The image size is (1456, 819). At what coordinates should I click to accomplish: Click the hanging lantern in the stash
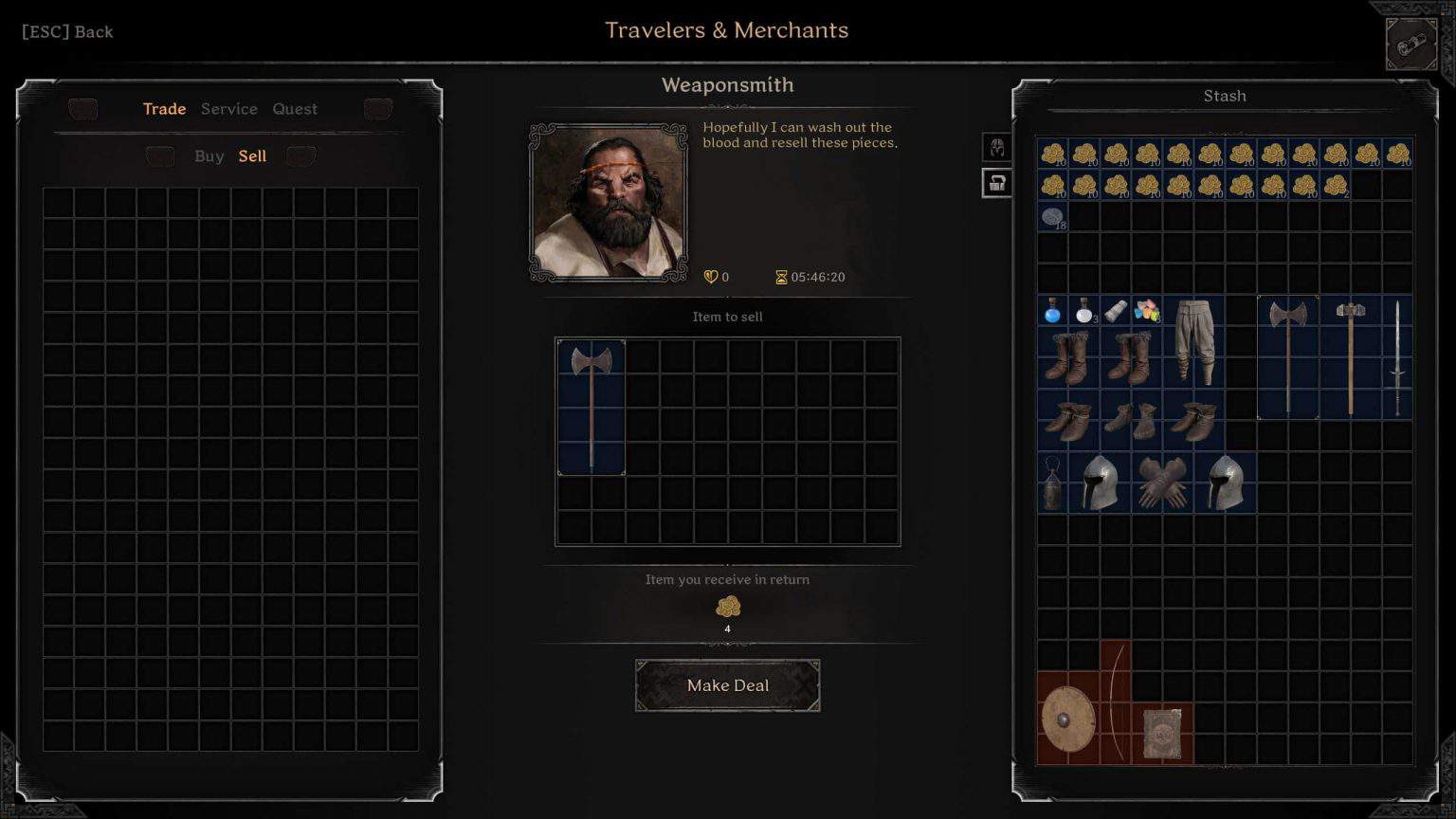click(x=1054, y=482)
